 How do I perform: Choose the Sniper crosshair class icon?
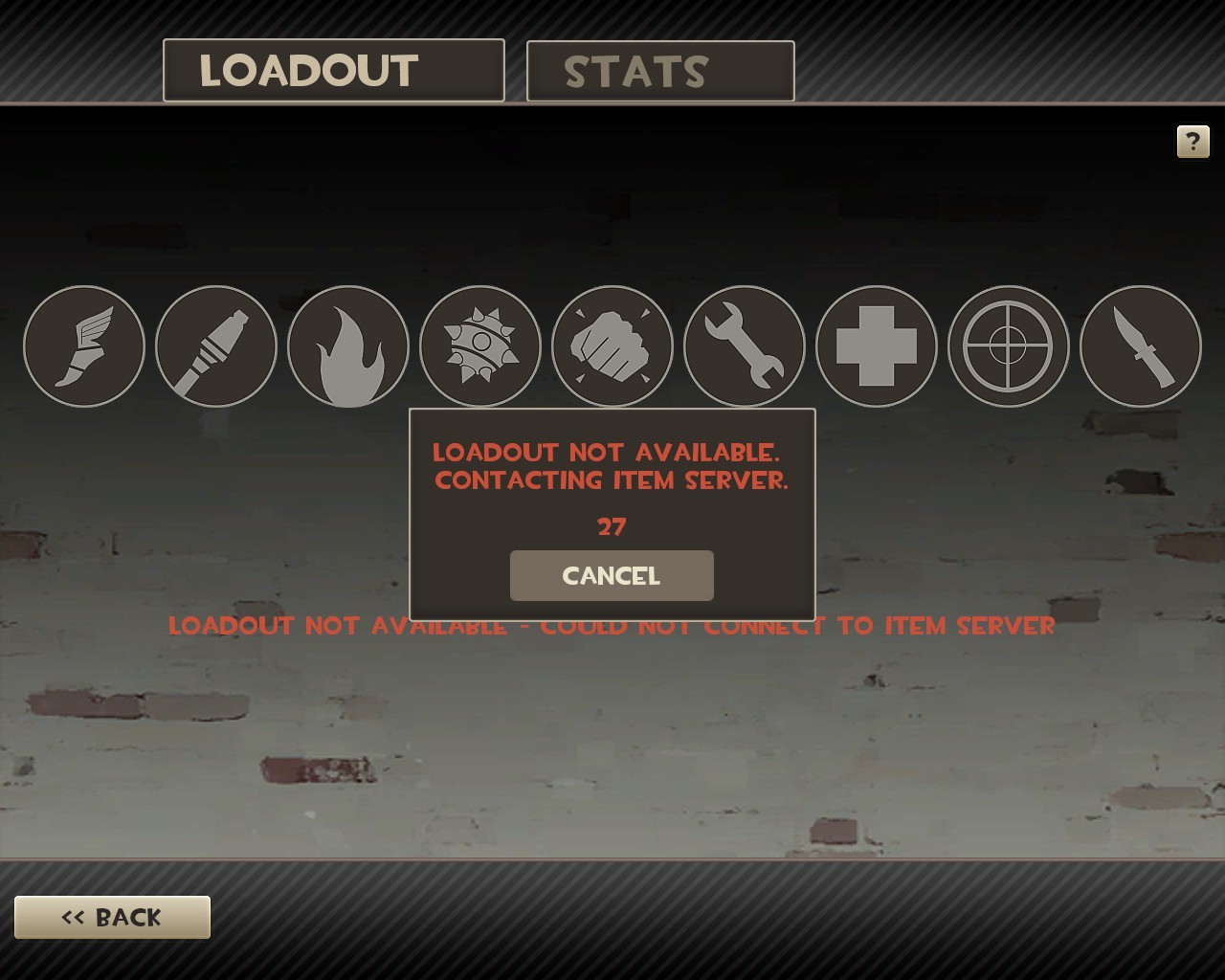pos(1008,346)
